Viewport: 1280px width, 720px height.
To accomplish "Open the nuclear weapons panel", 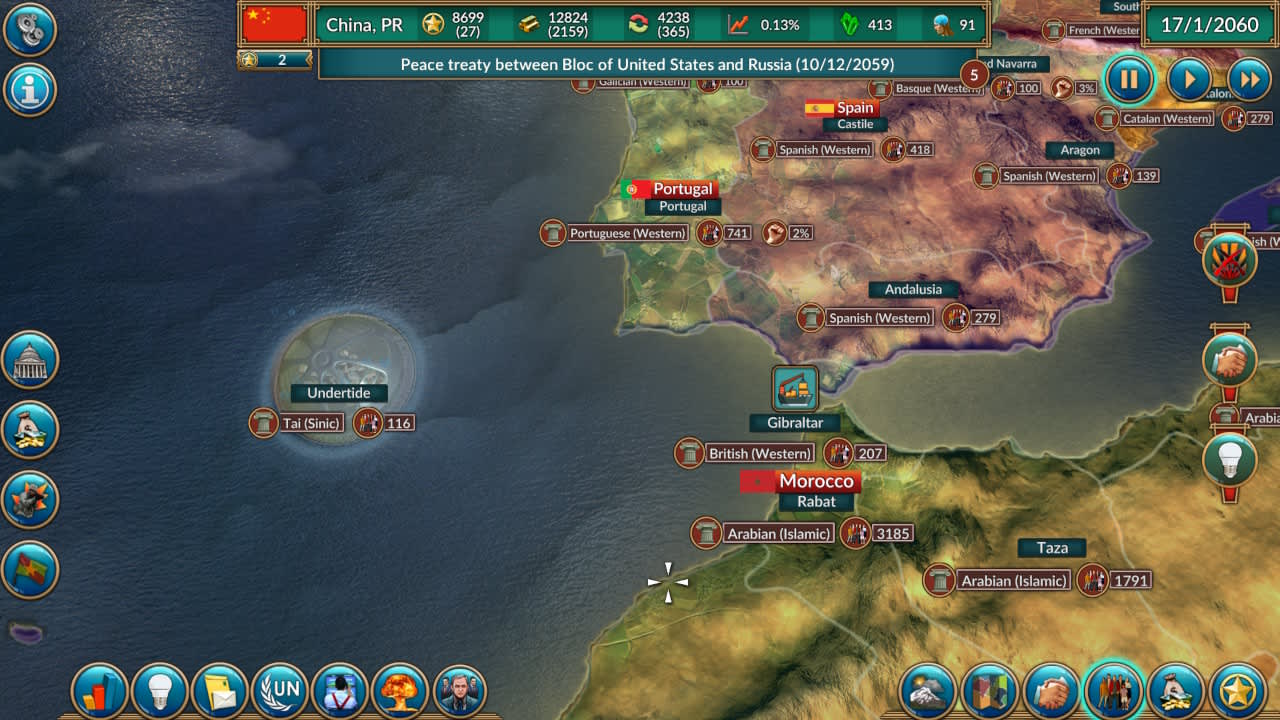I will click(x=401, y=690).
